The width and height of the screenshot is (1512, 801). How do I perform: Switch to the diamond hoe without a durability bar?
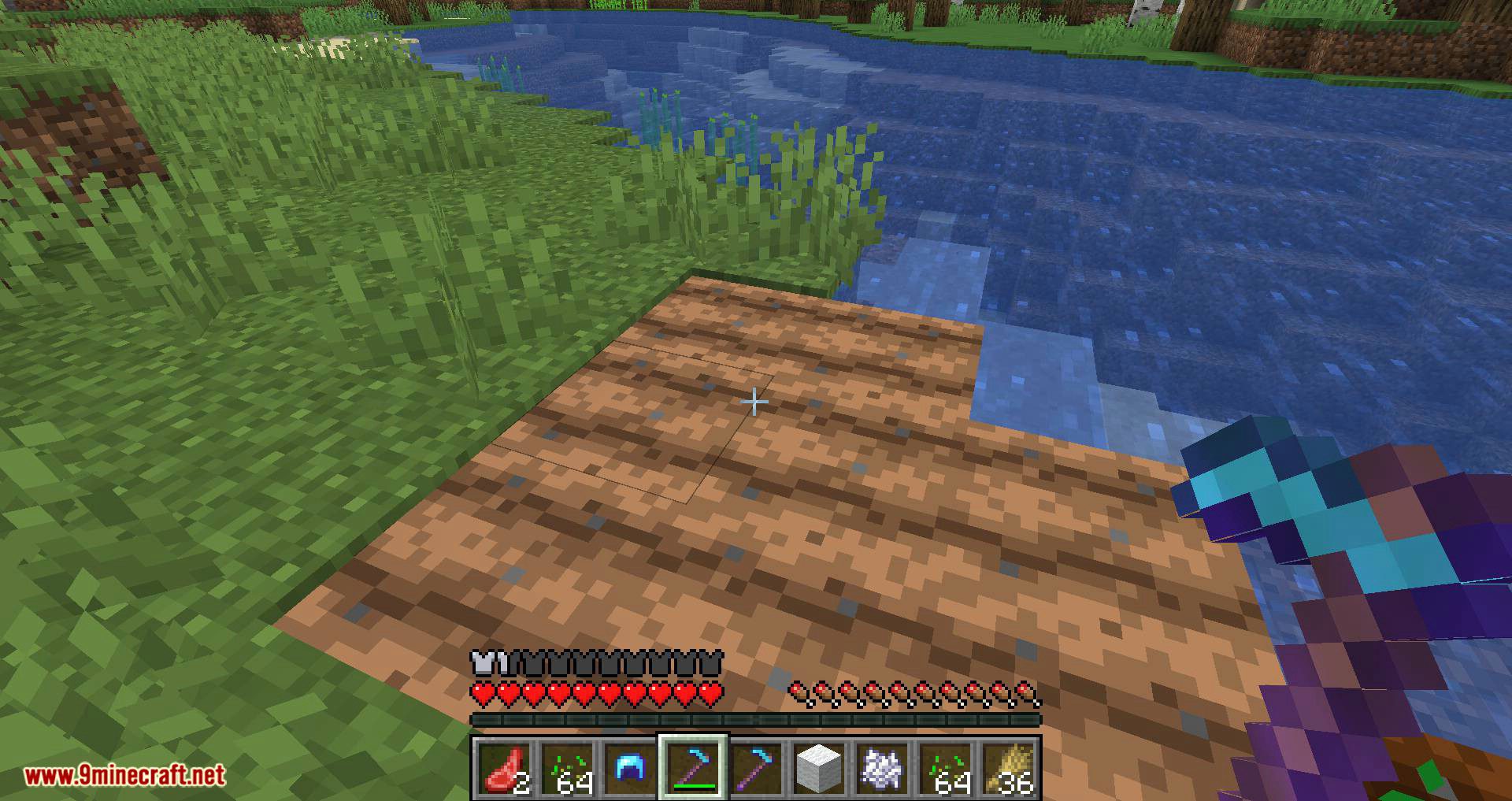coord(756,767)
